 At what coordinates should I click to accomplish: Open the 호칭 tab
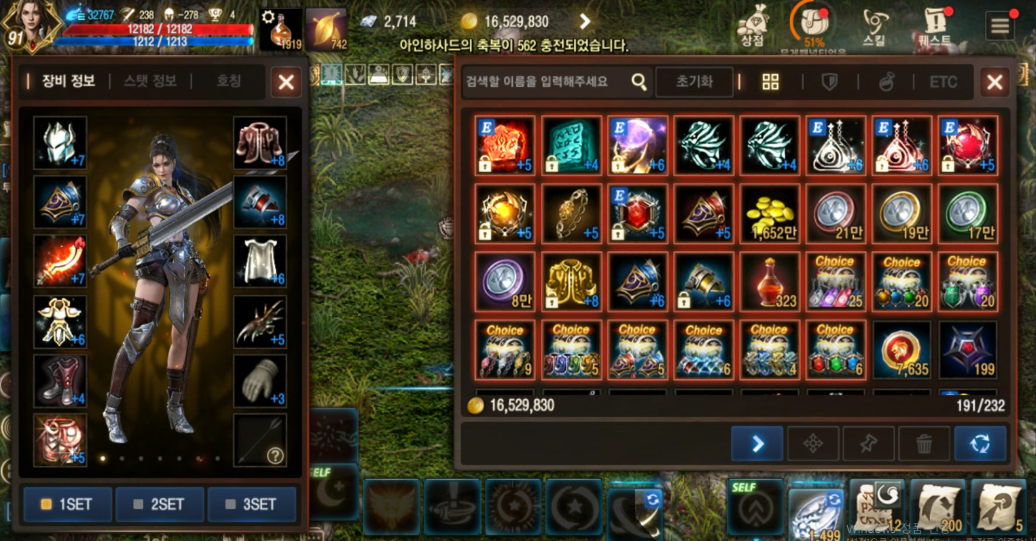(228, 81)
